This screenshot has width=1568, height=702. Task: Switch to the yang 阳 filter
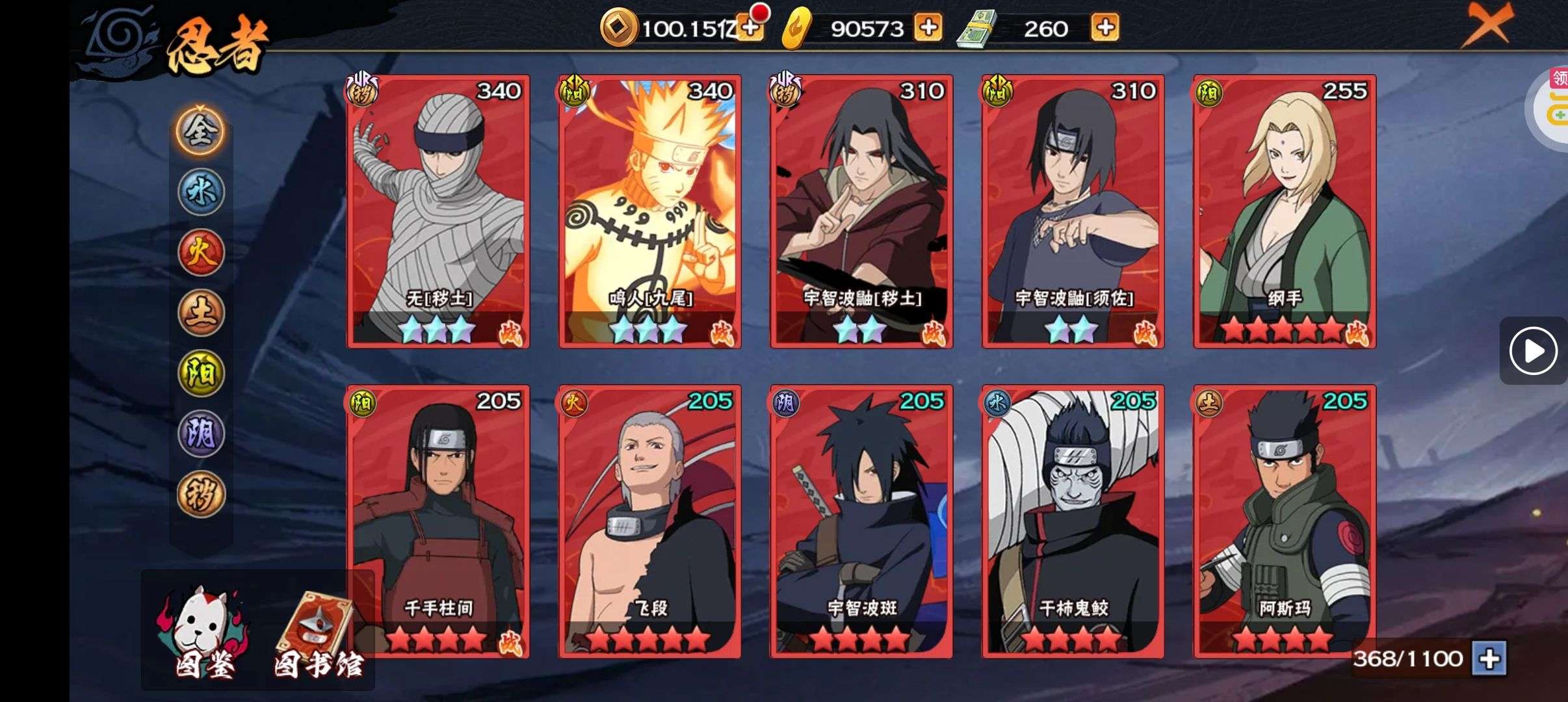[201, 373]
